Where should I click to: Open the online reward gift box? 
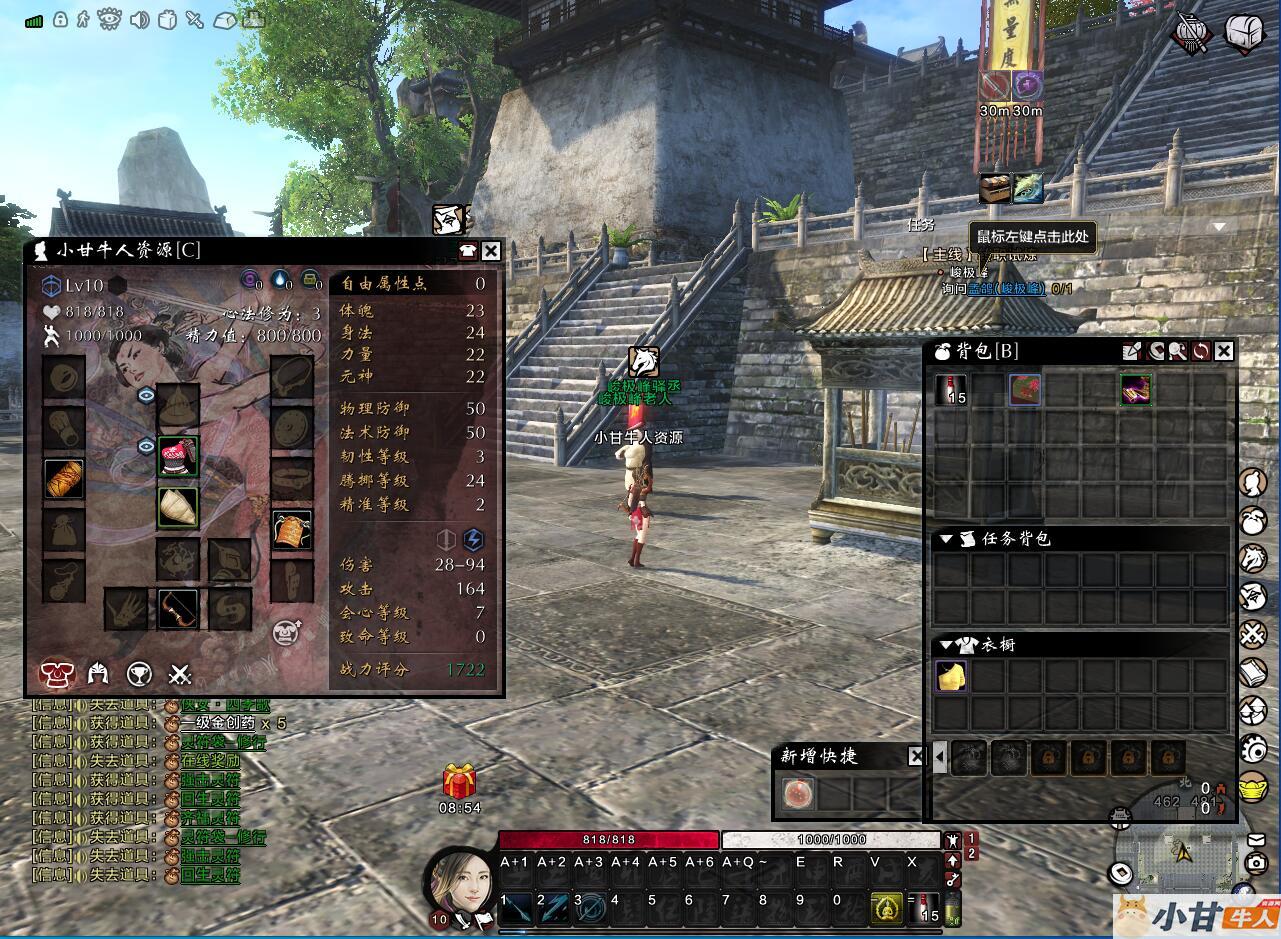click(x=459, y=781)
